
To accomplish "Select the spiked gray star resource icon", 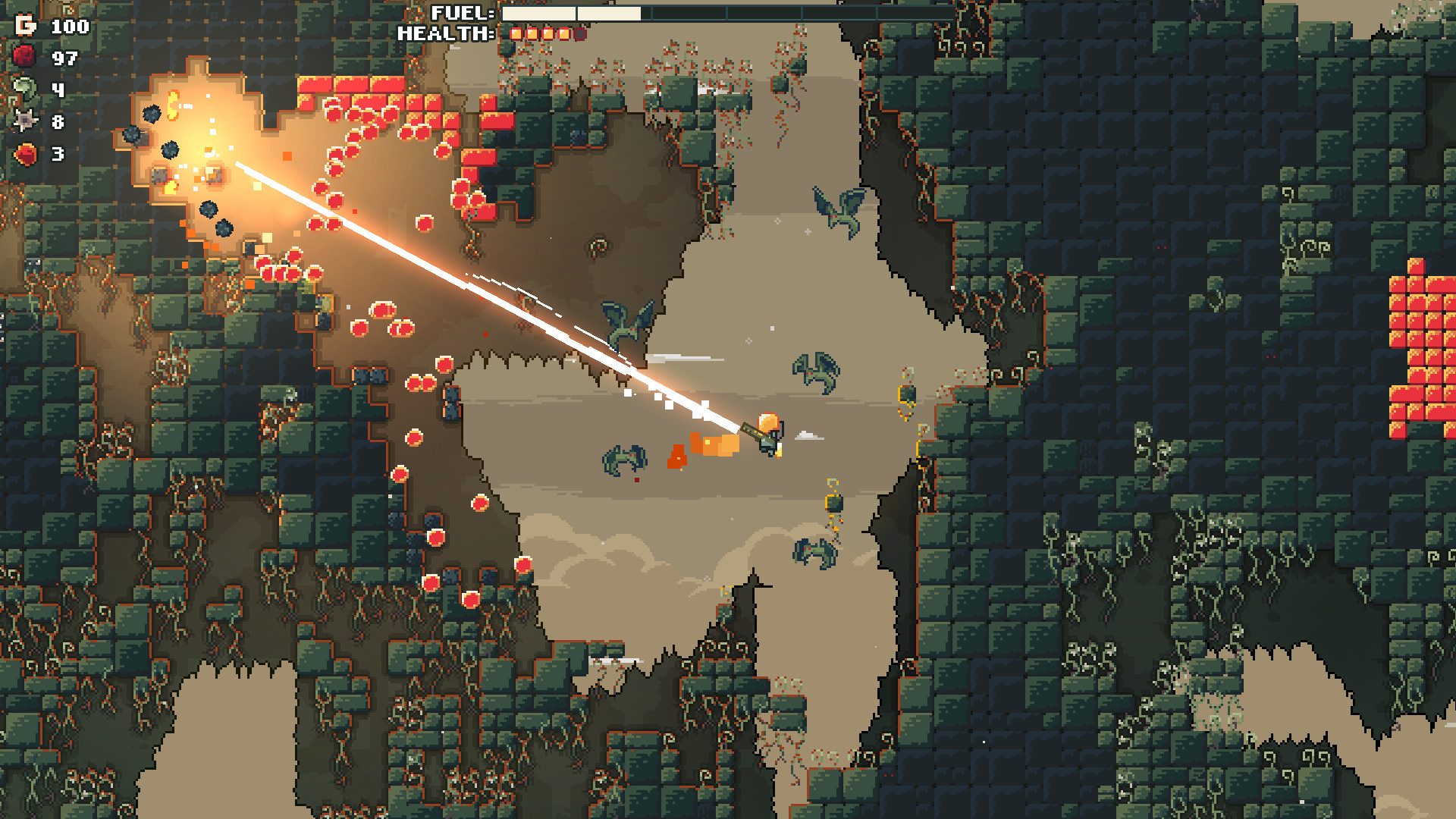I will [25, 121].
